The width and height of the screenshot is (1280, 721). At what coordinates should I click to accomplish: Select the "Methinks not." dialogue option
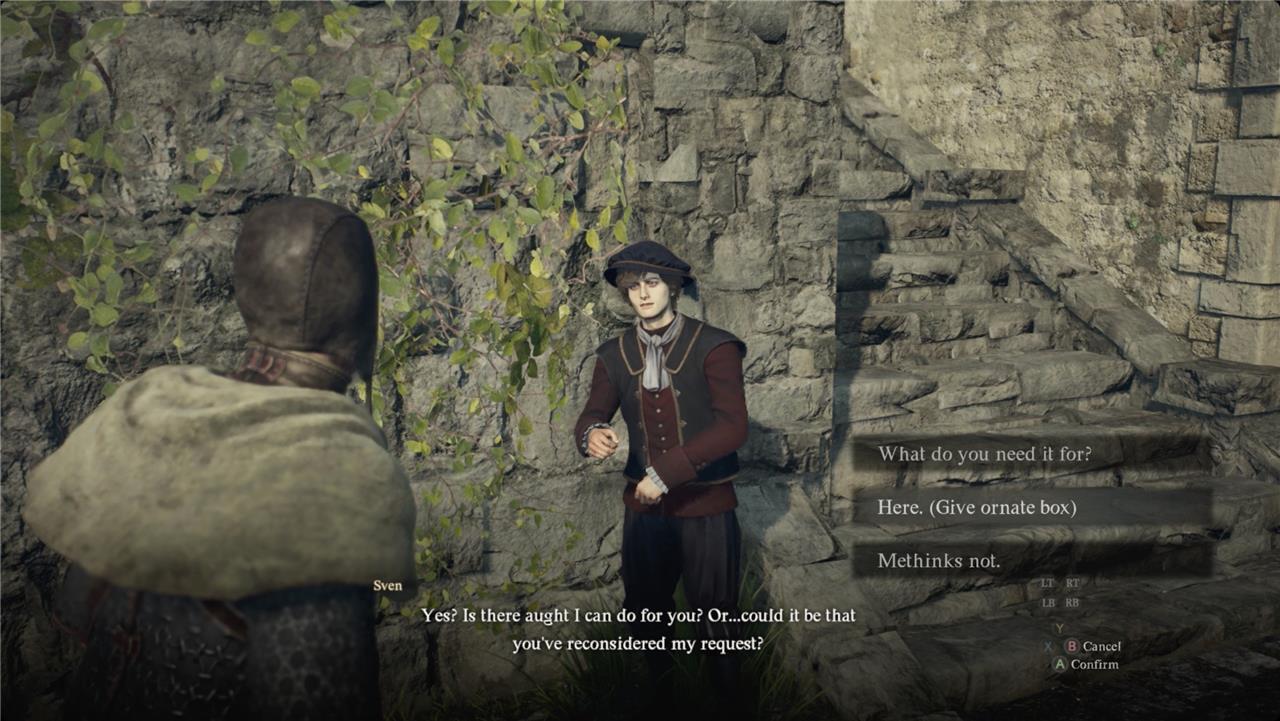pos(938,561)
